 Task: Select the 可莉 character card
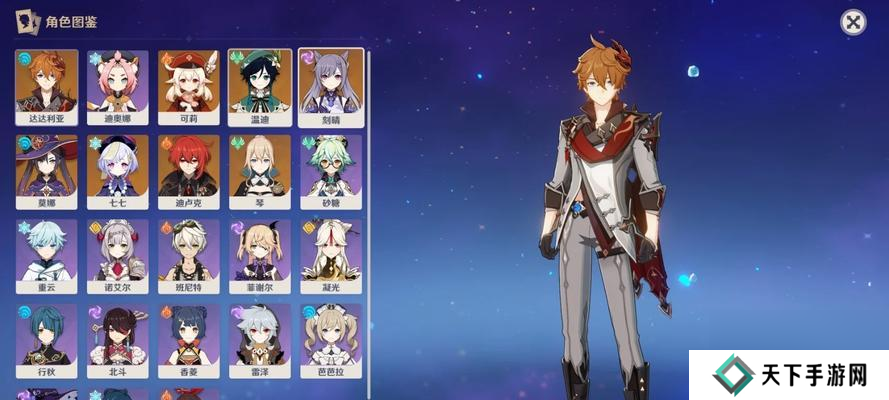pos(189,86)
